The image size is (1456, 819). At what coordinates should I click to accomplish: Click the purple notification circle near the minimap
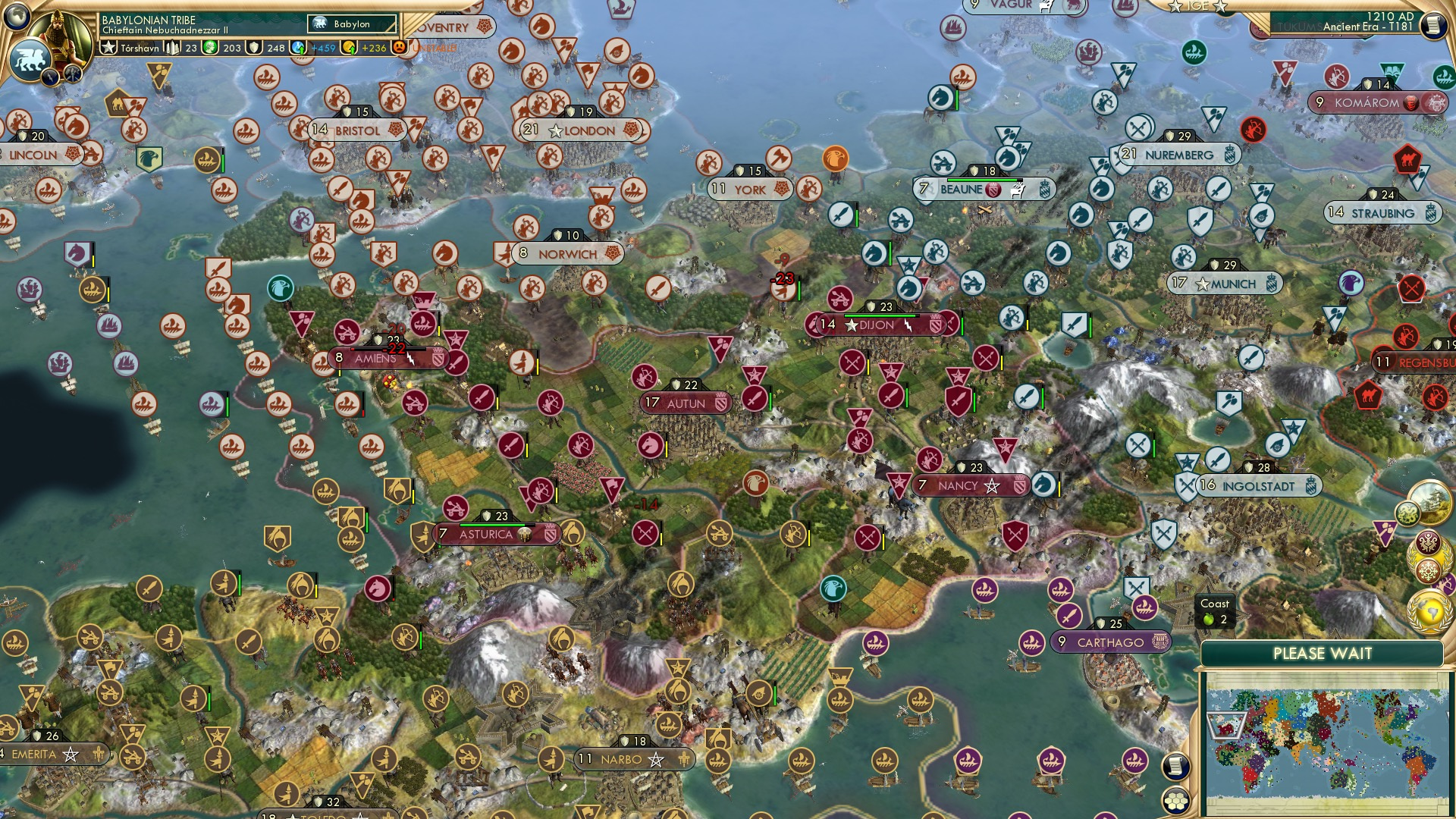click(1445, 585)
